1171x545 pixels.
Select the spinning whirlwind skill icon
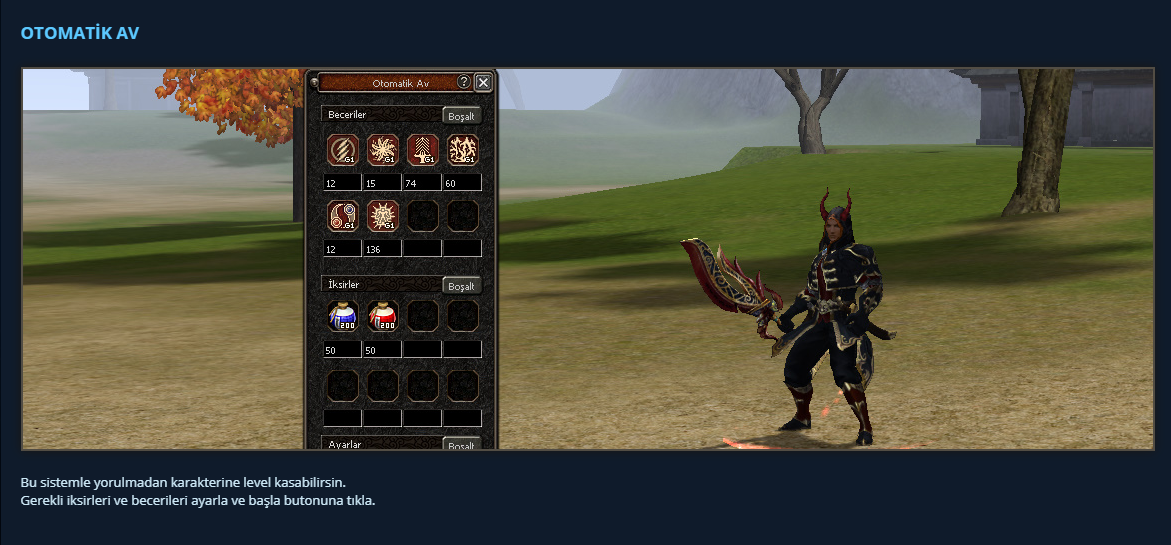pyautogui.click(x=383, y=150)
